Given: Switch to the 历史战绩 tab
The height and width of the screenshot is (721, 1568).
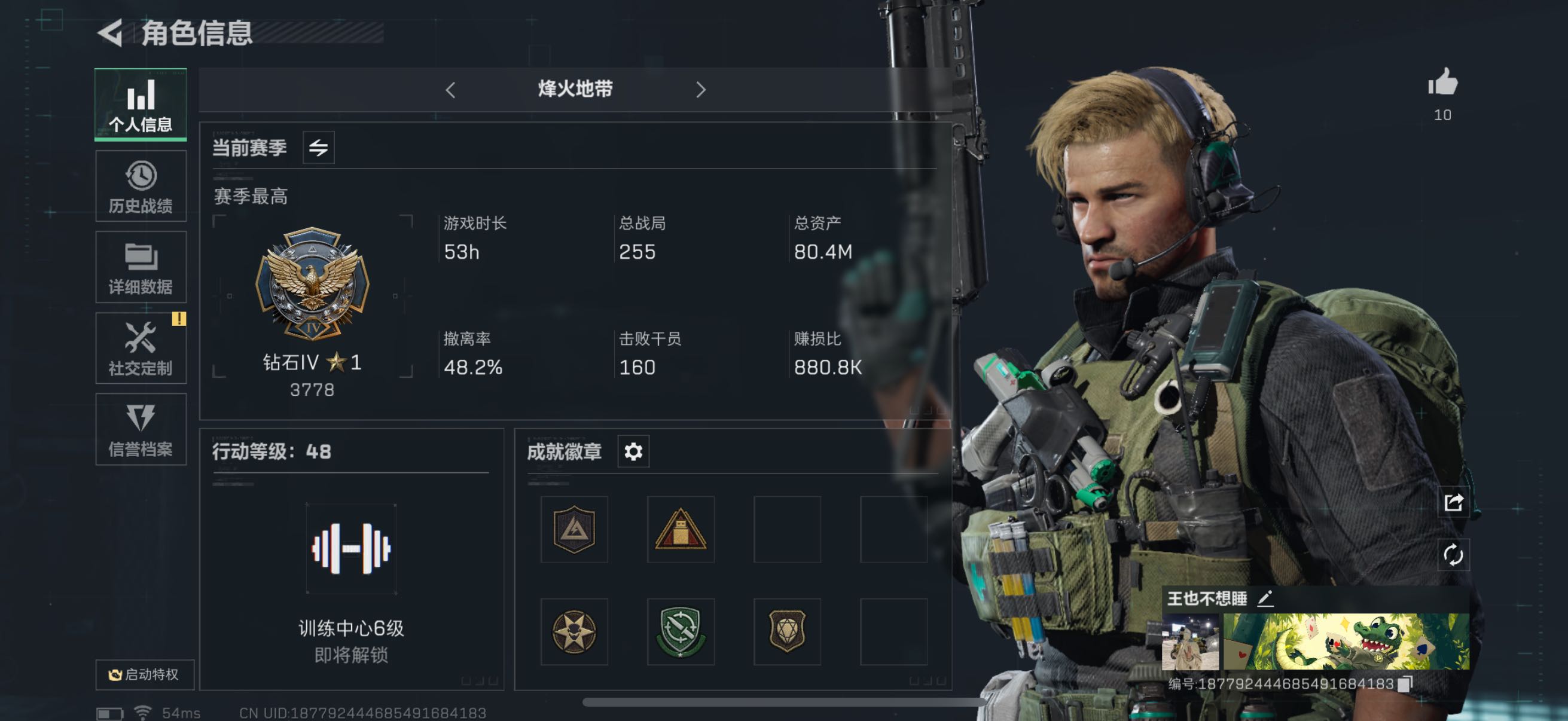Looking at the screenshot, I should [141, 187].
